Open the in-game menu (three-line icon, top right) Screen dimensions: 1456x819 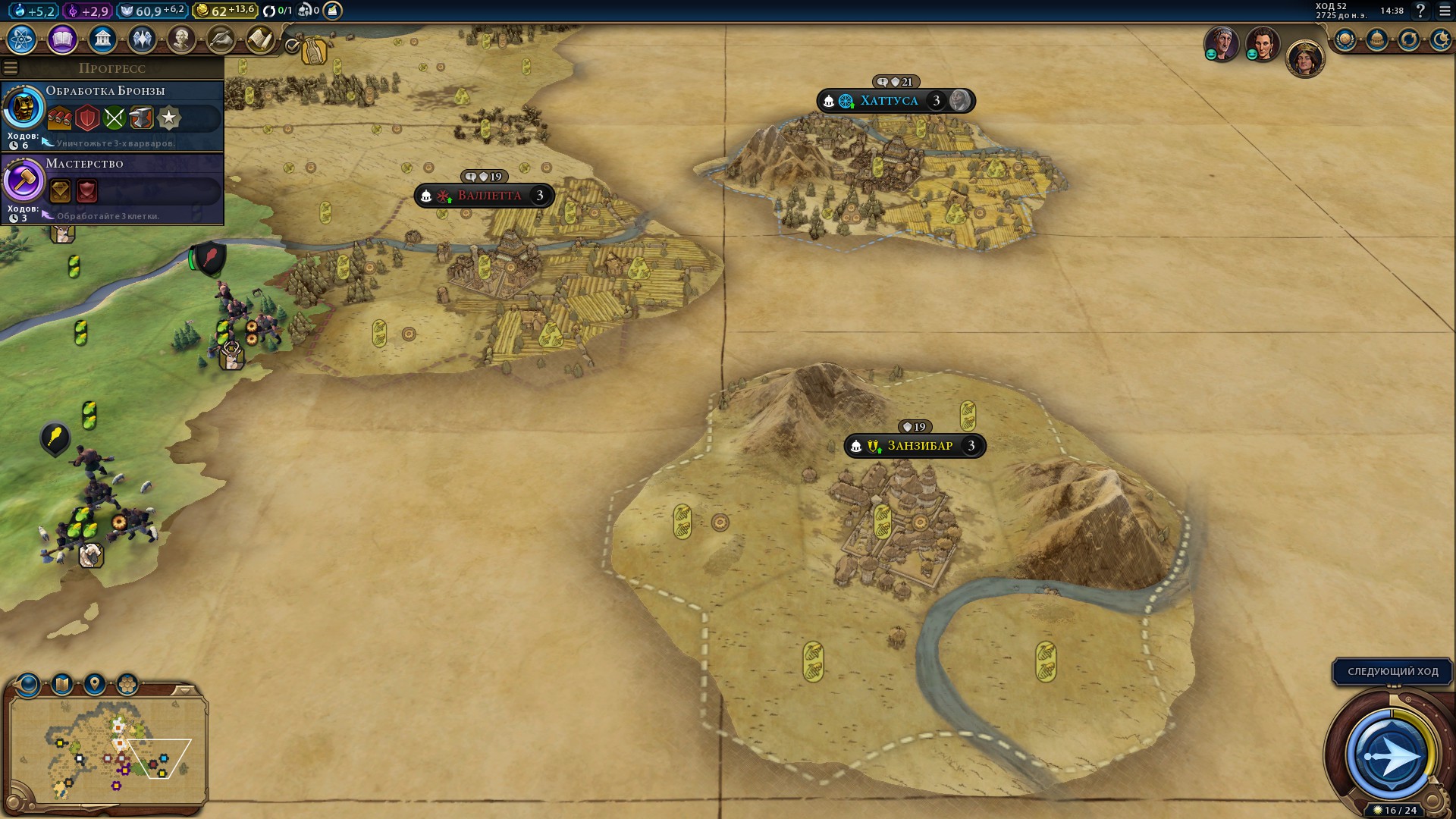tap(1444, 11)
